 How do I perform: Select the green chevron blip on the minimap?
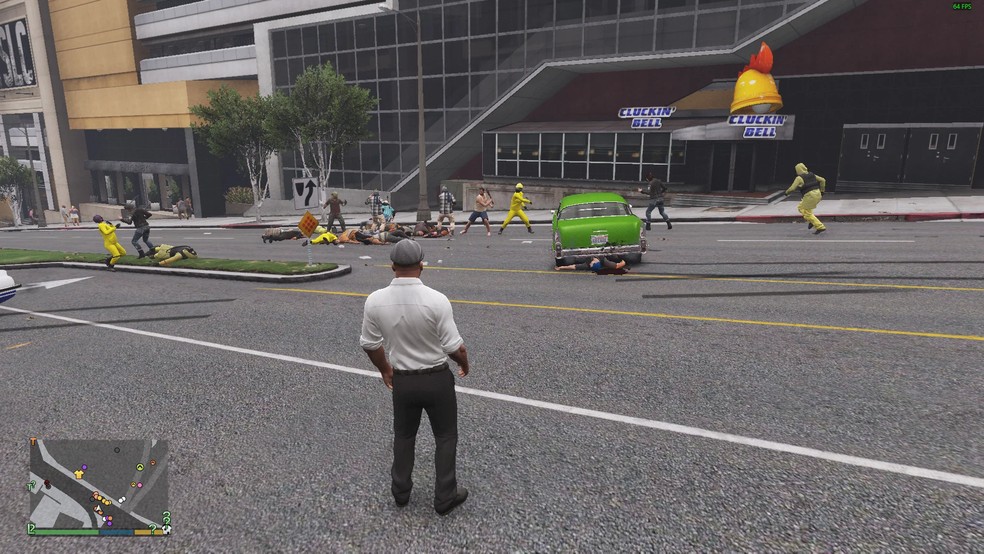click(140, 467)
